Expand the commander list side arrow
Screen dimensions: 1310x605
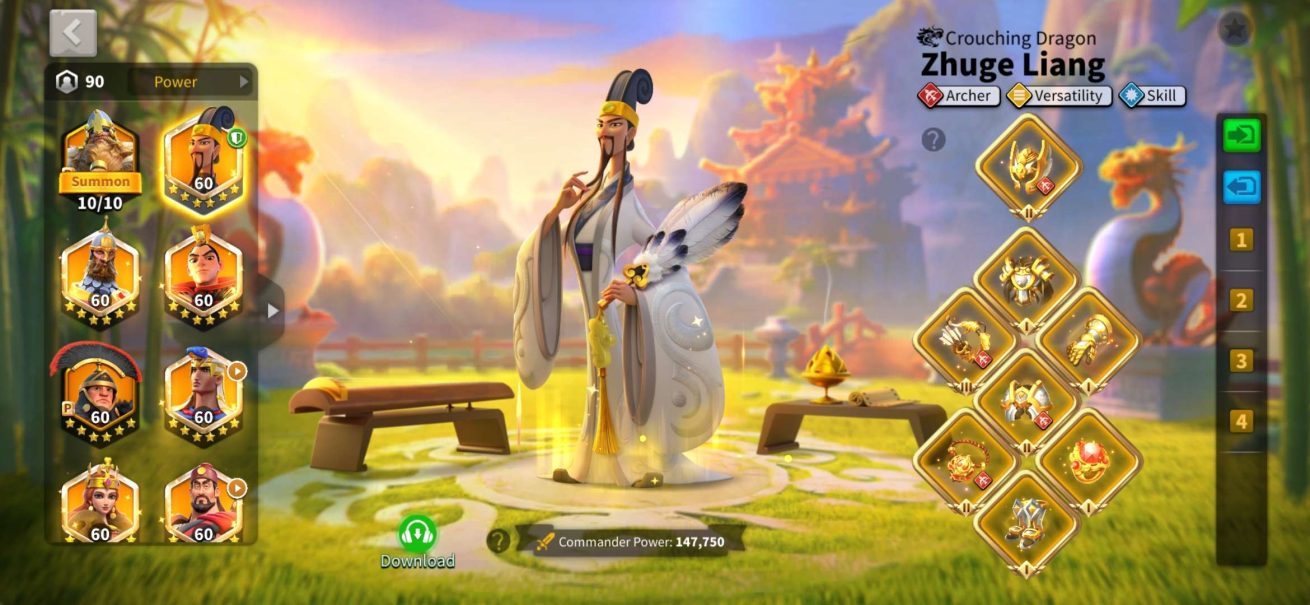(272, 311)
